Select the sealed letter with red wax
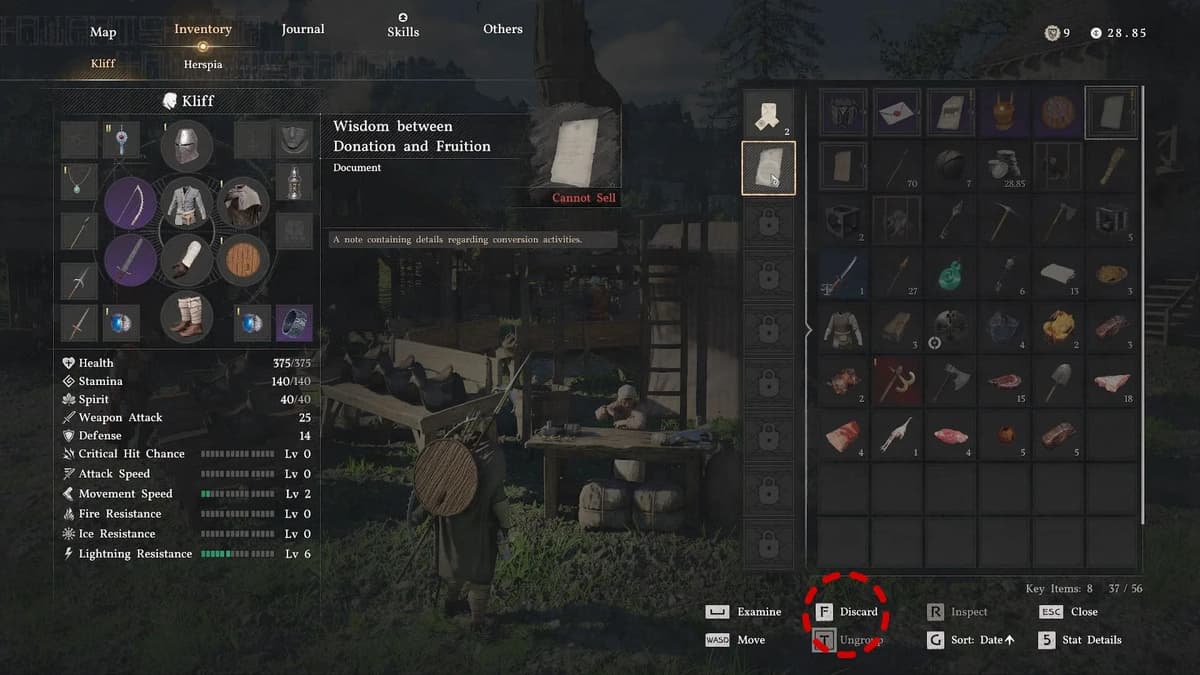This screenshot has width=1200, height=675. 897,112
